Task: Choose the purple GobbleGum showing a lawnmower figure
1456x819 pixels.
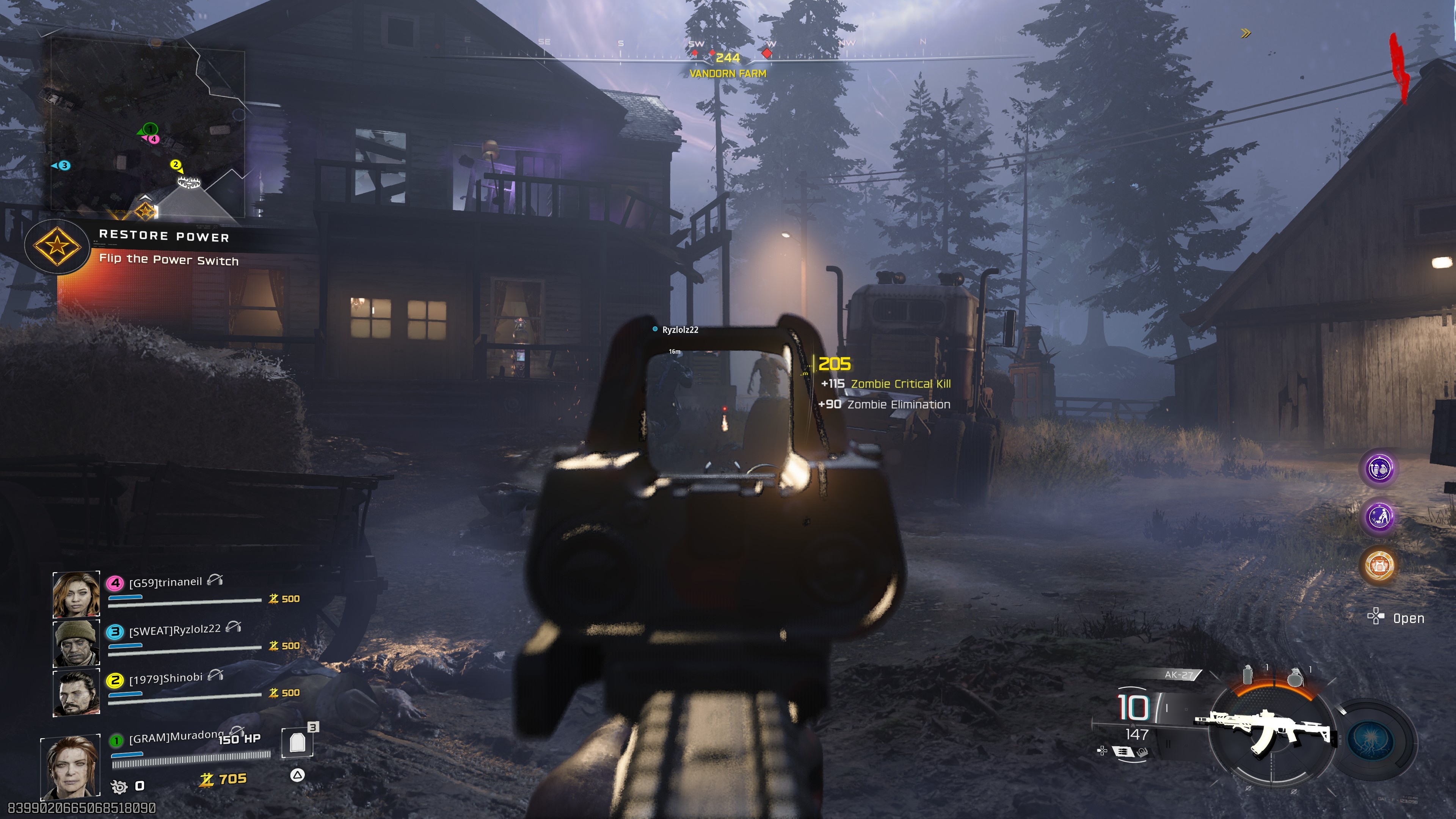Action: pos(1379,516)
